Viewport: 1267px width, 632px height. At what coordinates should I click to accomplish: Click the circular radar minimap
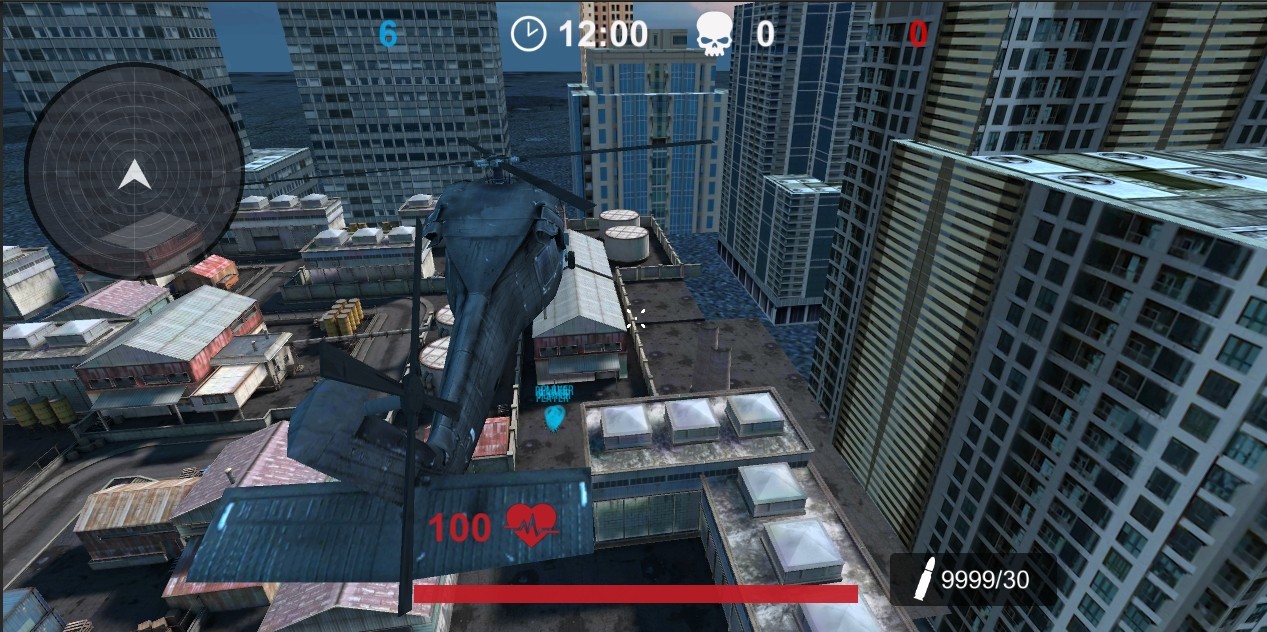[134, 173]
